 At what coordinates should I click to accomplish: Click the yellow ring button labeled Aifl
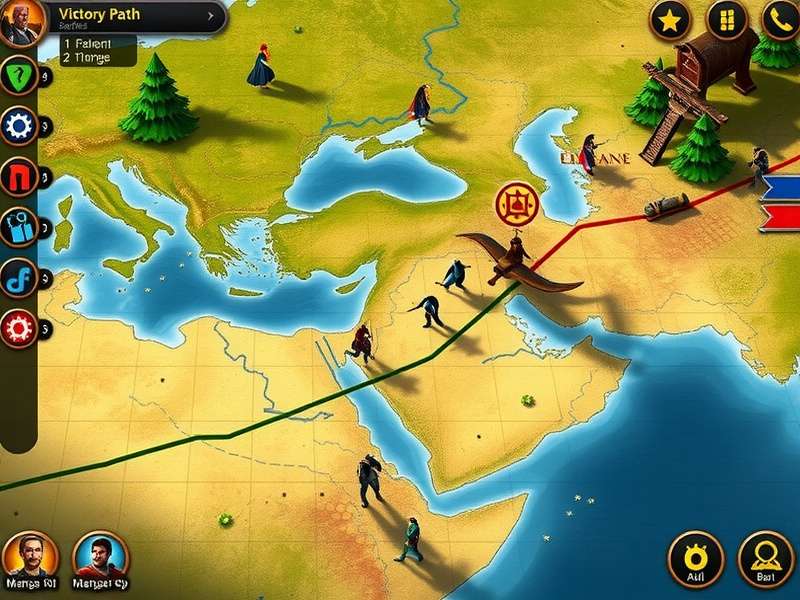tap(695, 553)
